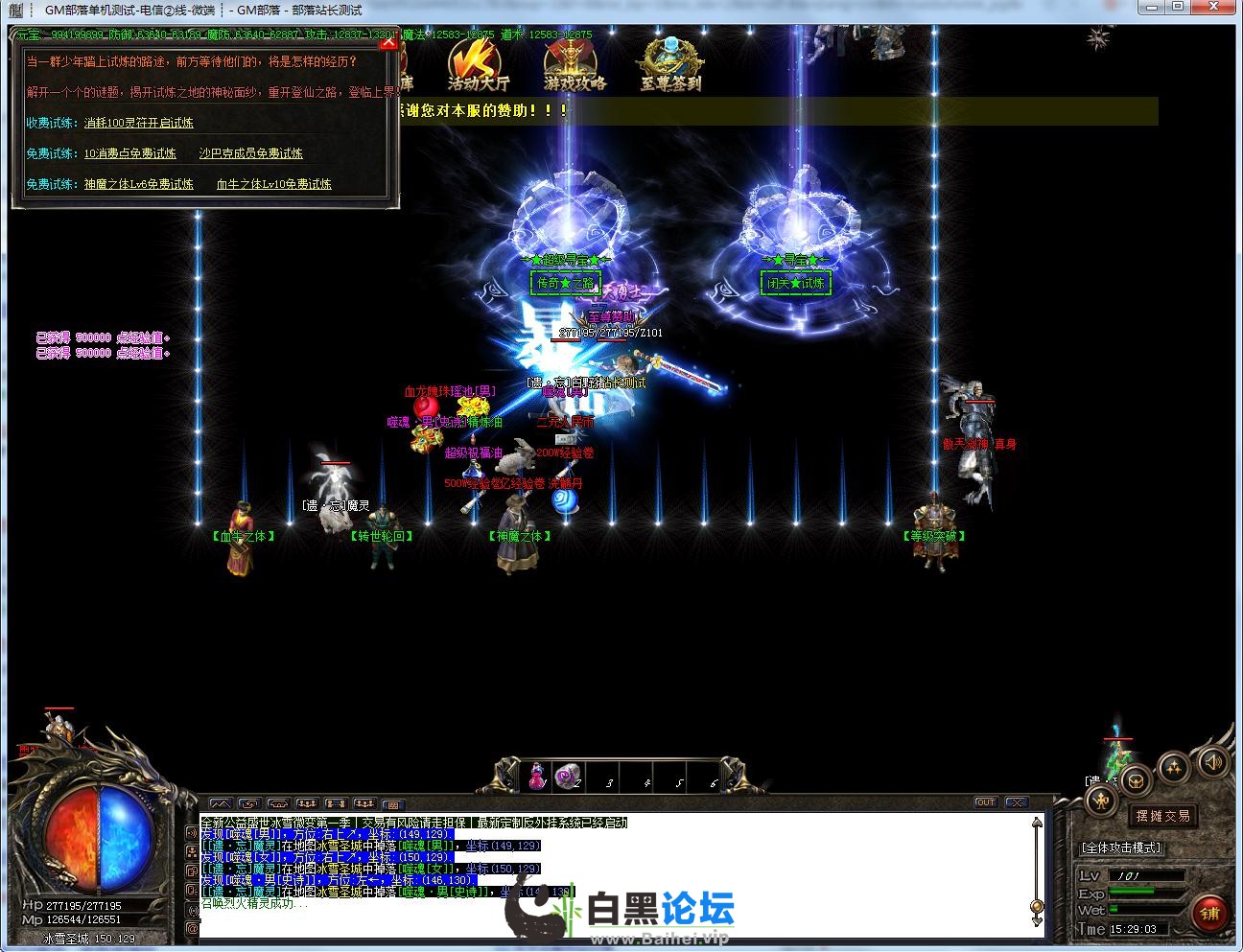Open the 摆摊交易 stall trading button
This screenshot has height=952, width=1243.
[x=1162, y=816]
